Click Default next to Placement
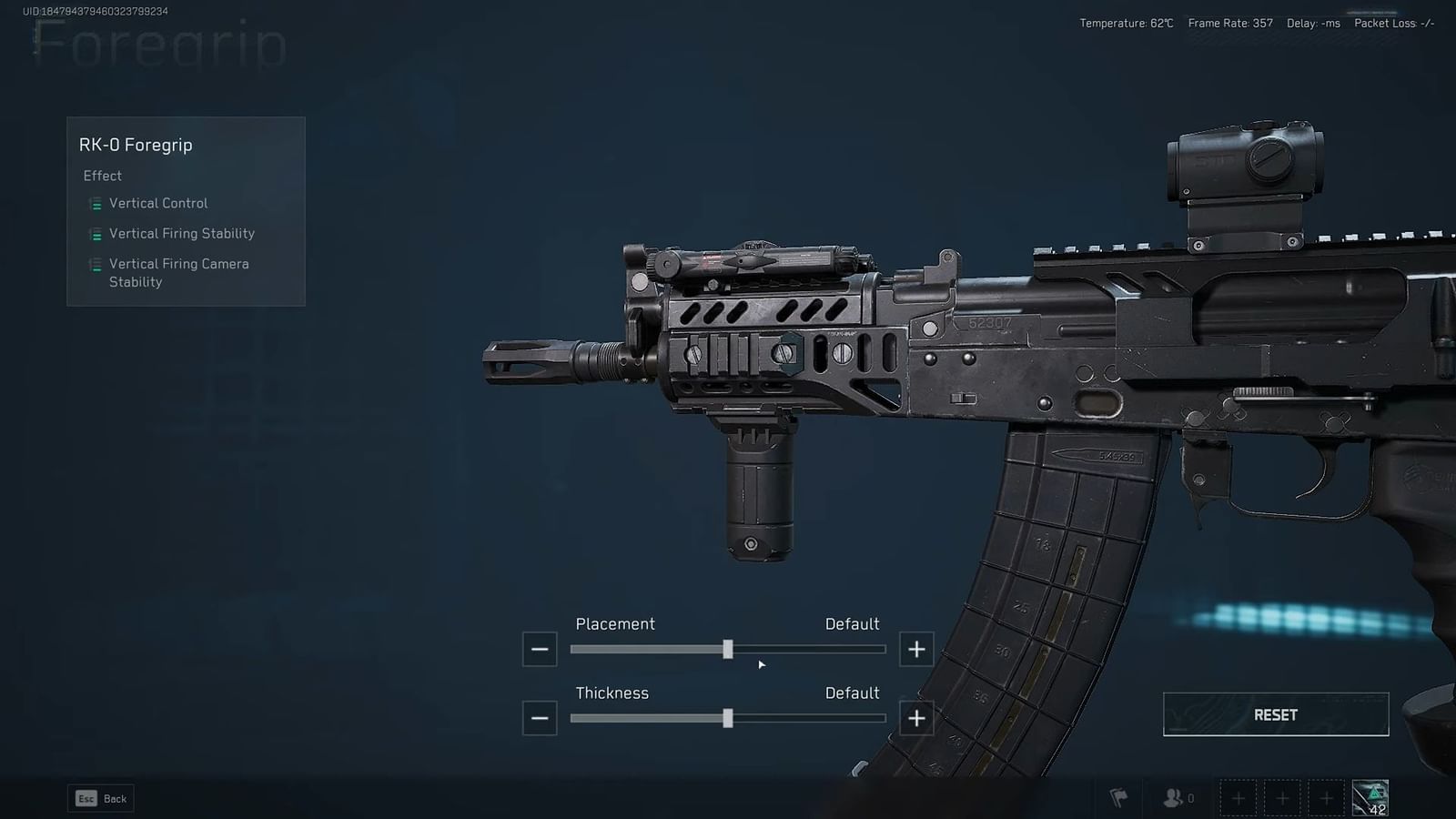This screenshot has height=819, width=1456. (x=852, y=624)
